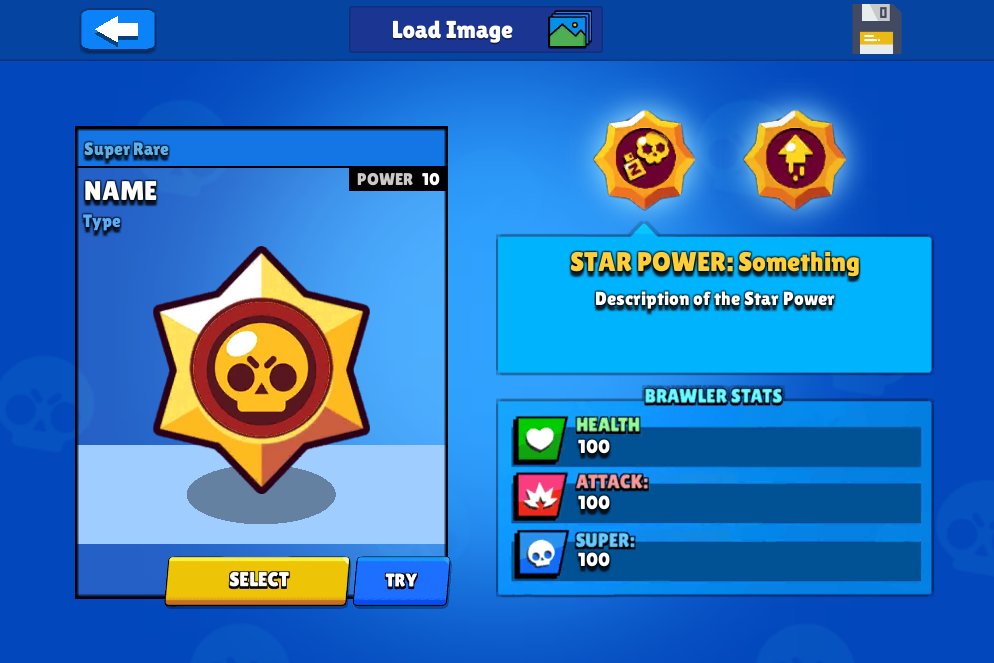
Task: Select the skull star power badge
Action: [x=644, y=160]
